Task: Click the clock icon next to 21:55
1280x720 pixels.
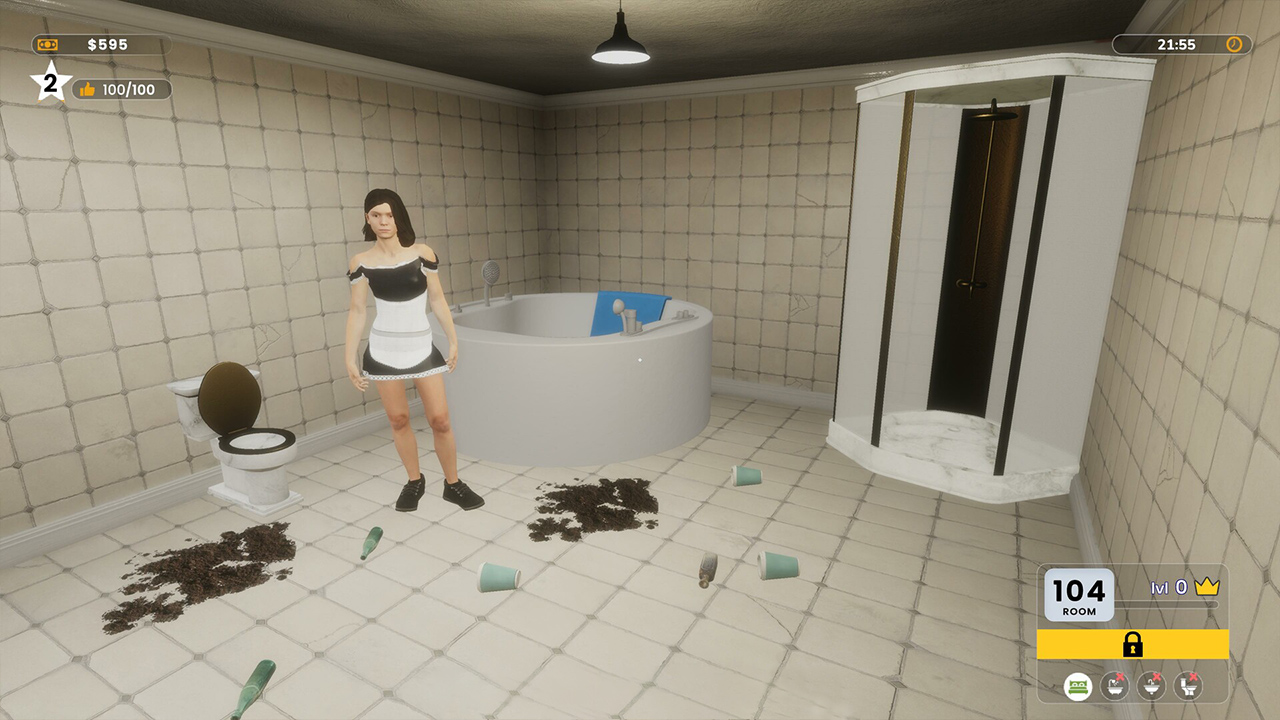Action: (1235, 44)
